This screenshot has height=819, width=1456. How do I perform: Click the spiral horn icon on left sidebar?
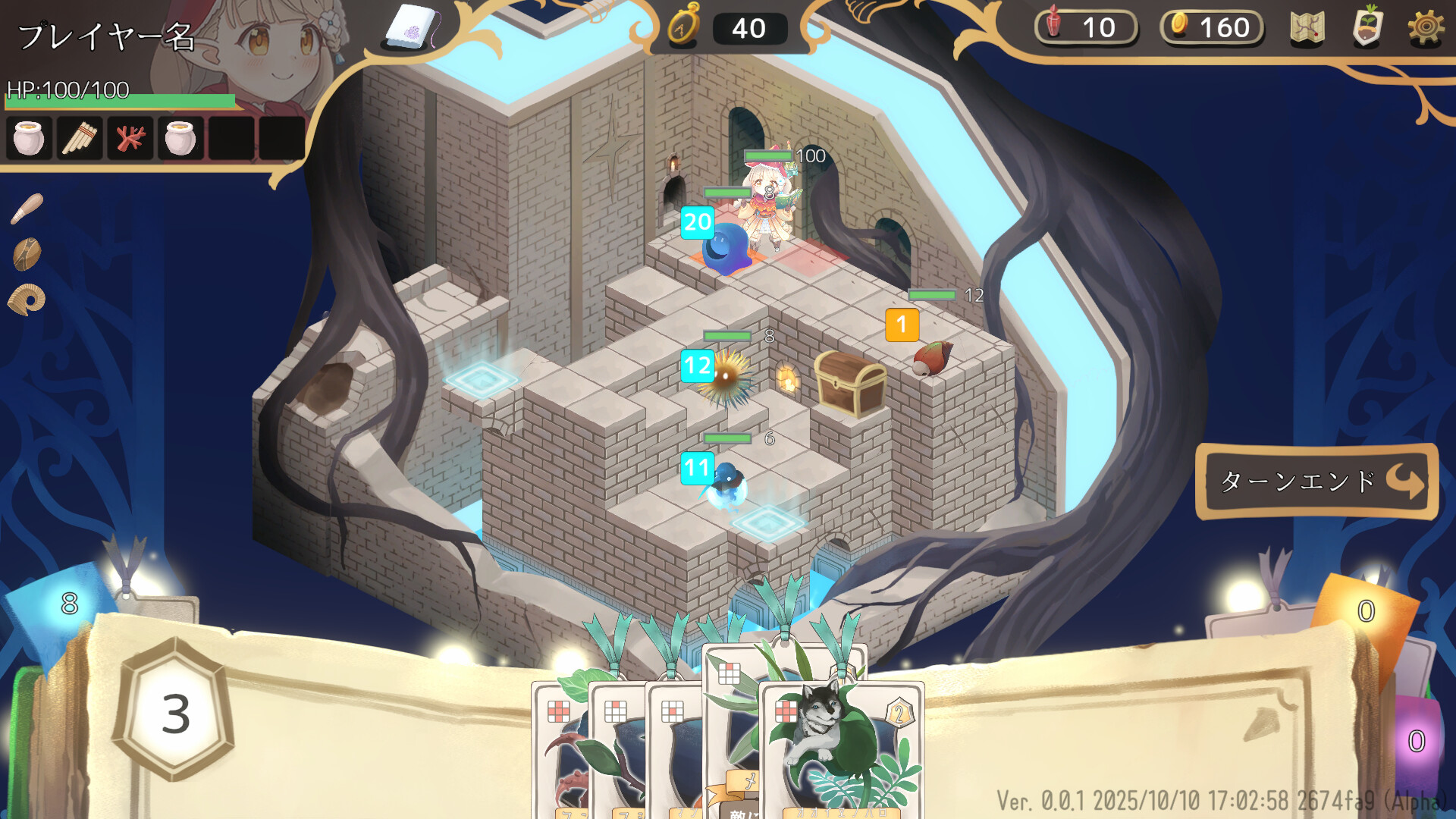click(27, 298)
